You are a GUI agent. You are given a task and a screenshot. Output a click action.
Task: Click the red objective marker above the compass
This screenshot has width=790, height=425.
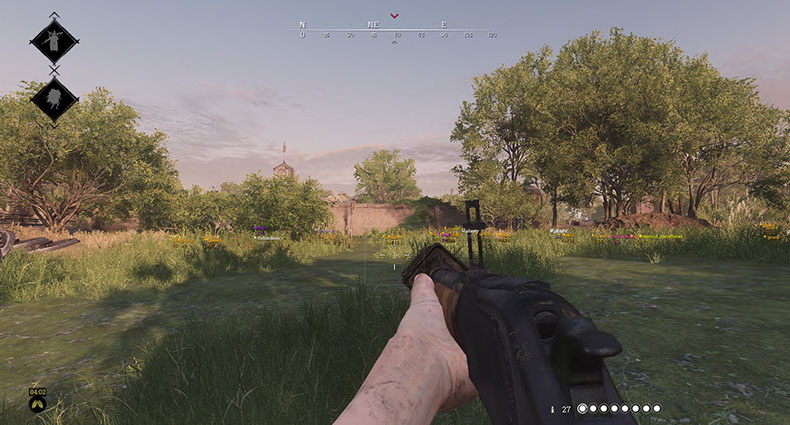395,16
